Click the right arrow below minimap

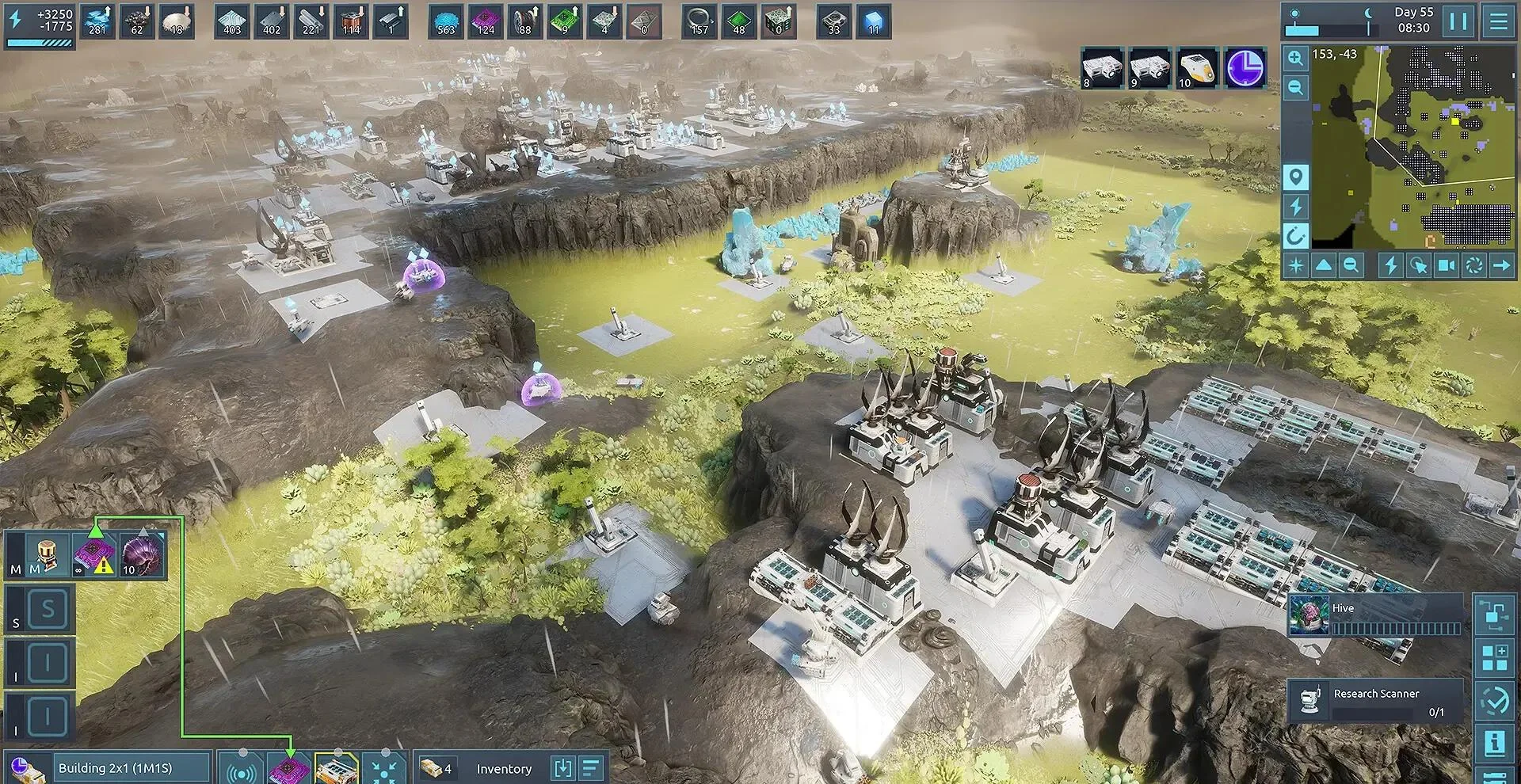pyautogui.click(x=1500, y=265)
